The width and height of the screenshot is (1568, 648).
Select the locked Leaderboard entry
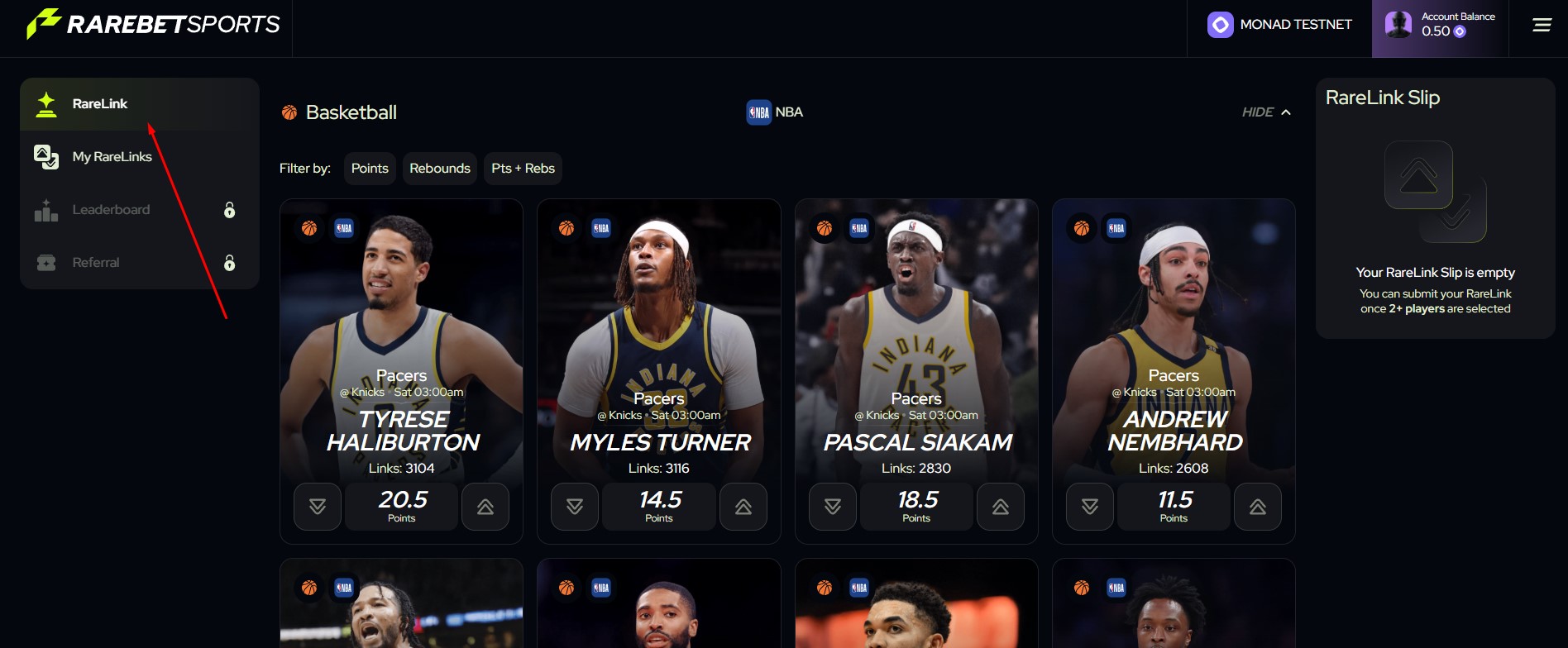pos(111,210)
